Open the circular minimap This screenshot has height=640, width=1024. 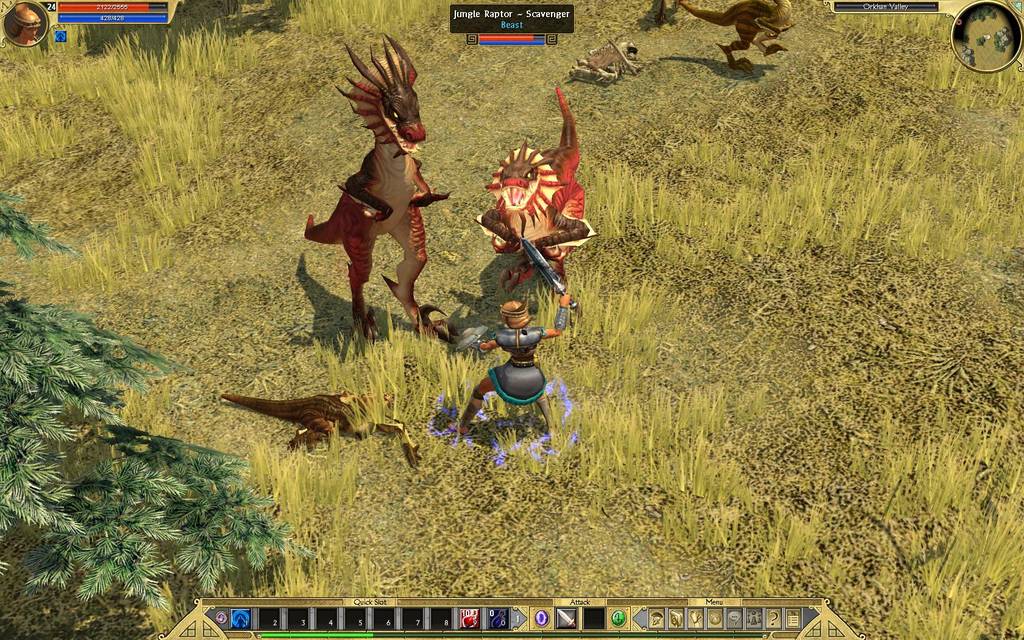pos(986,36)
